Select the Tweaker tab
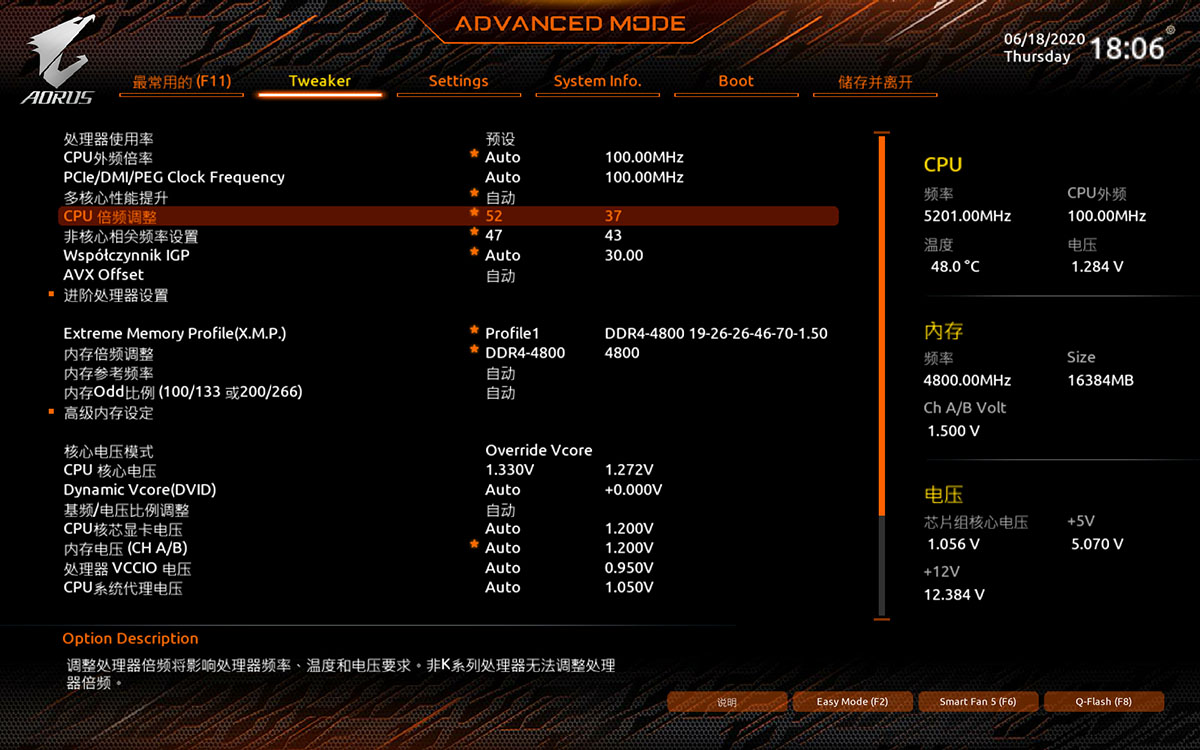1200x750 pixels. click(x=320, y=81)
